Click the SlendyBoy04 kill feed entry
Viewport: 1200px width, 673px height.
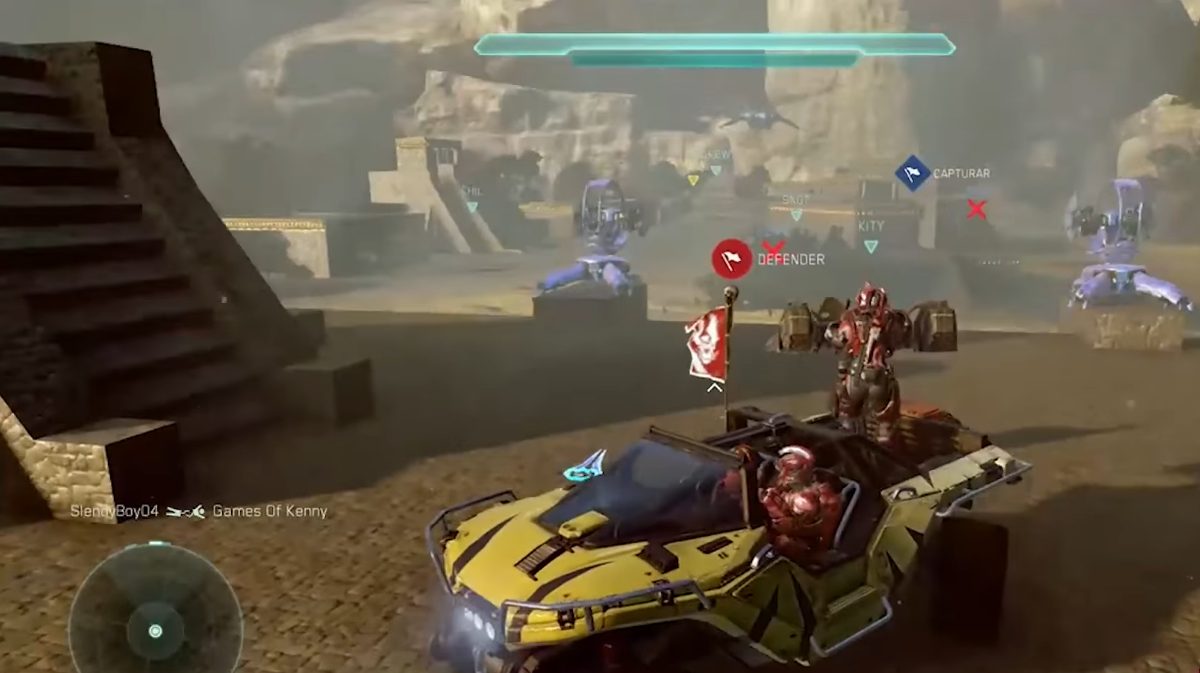tap(113, 511)
